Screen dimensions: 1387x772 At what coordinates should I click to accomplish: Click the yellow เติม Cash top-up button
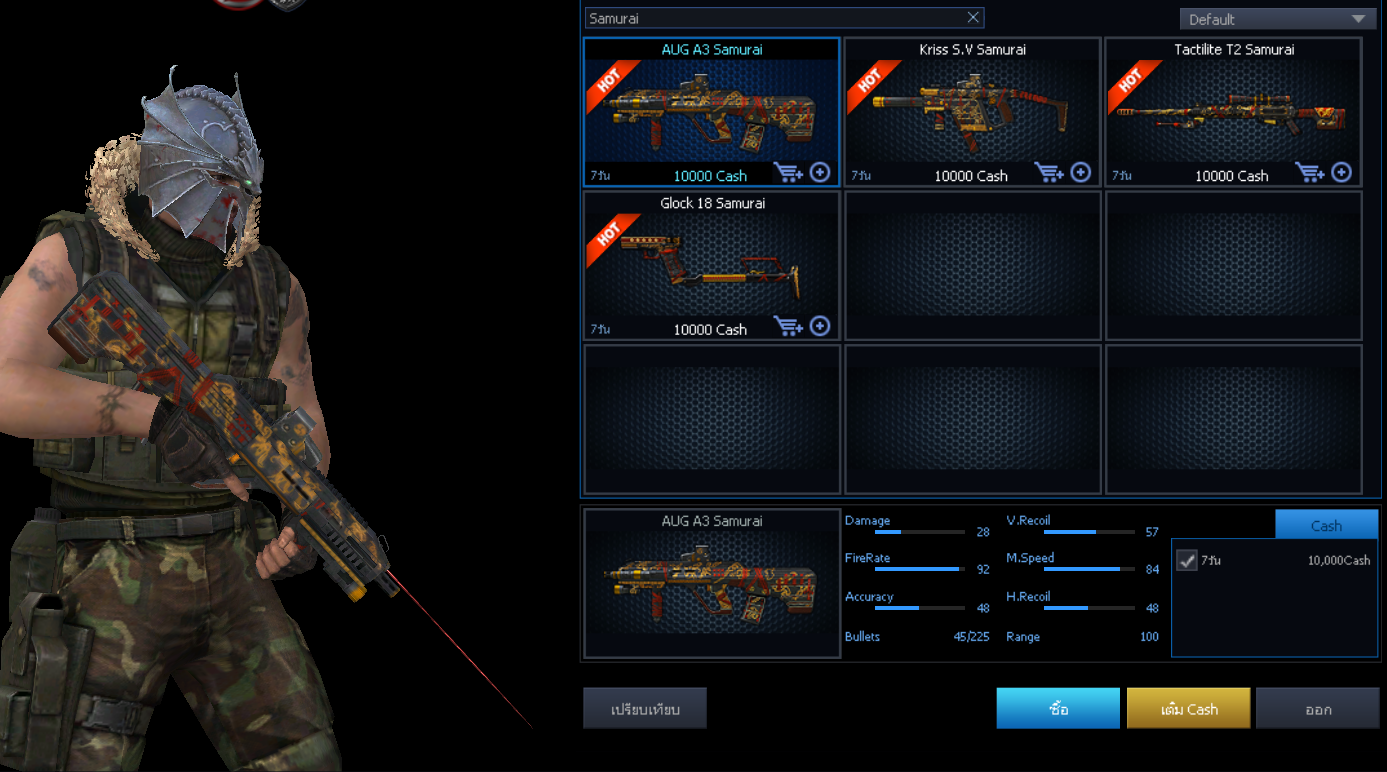[1188, 709]
